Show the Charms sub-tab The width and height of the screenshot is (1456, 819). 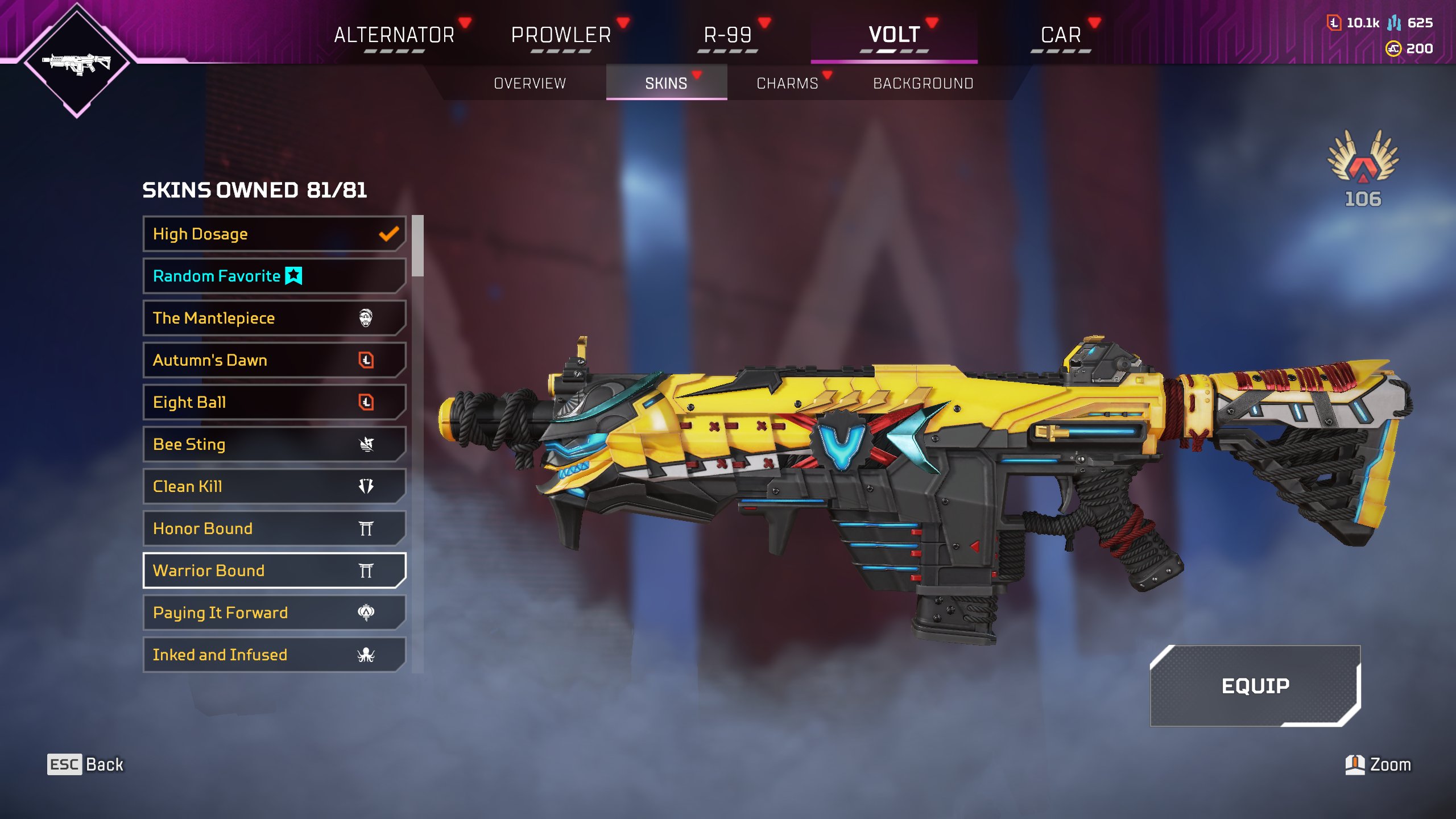[787, 84]
